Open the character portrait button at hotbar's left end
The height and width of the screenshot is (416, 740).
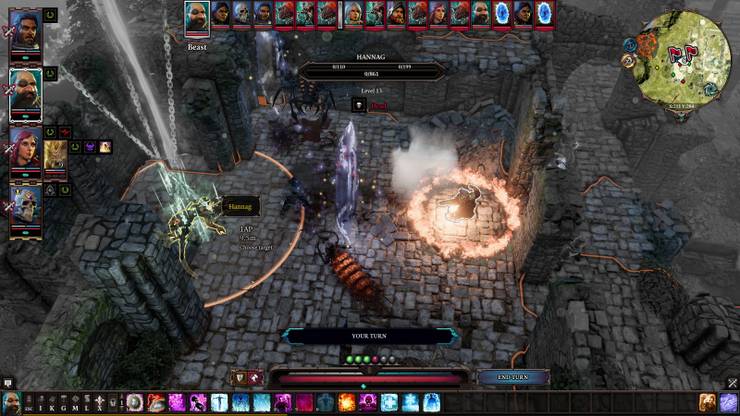coord(11,404)
